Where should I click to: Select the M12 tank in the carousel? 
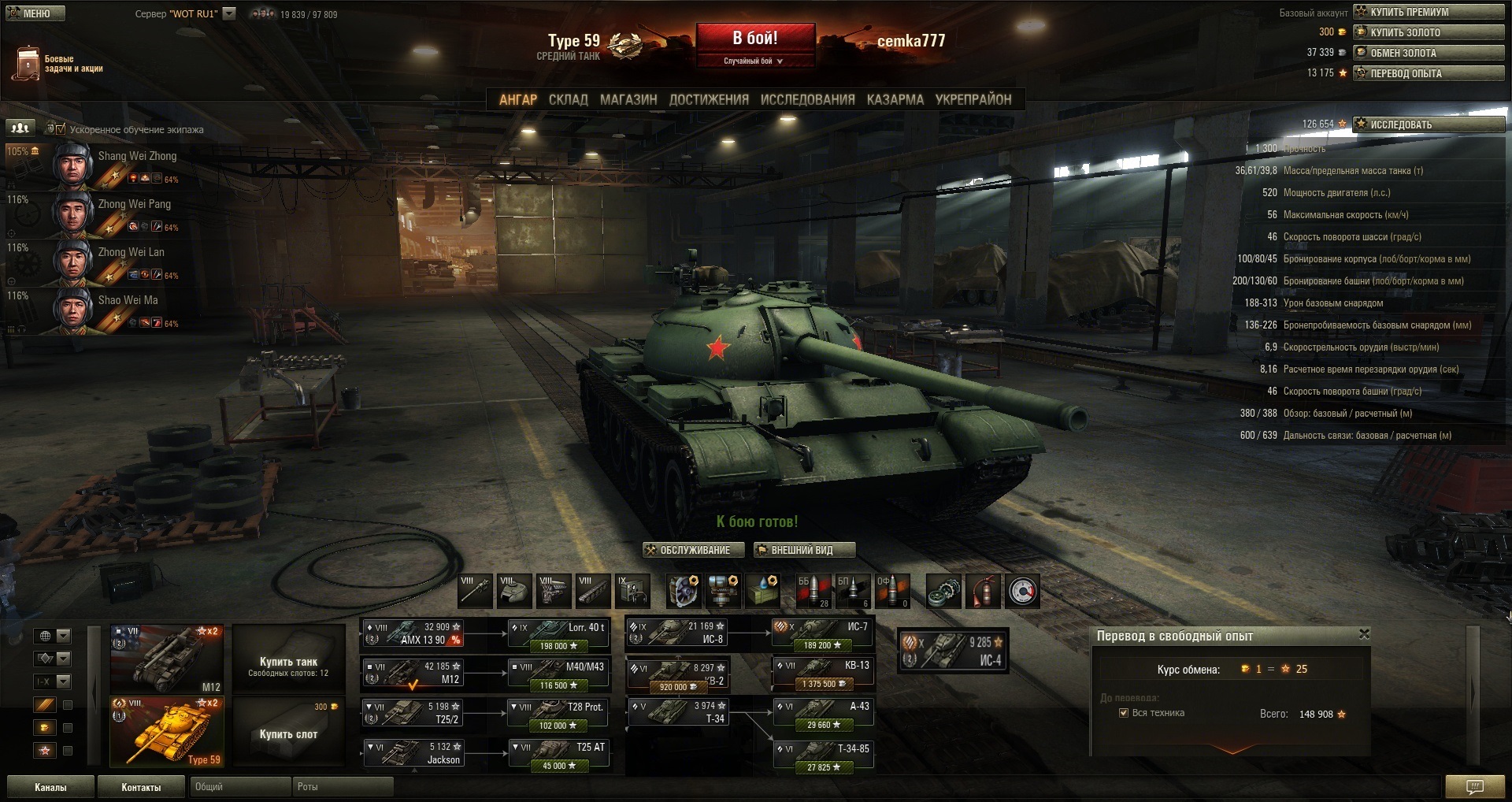tap(166, 659)
